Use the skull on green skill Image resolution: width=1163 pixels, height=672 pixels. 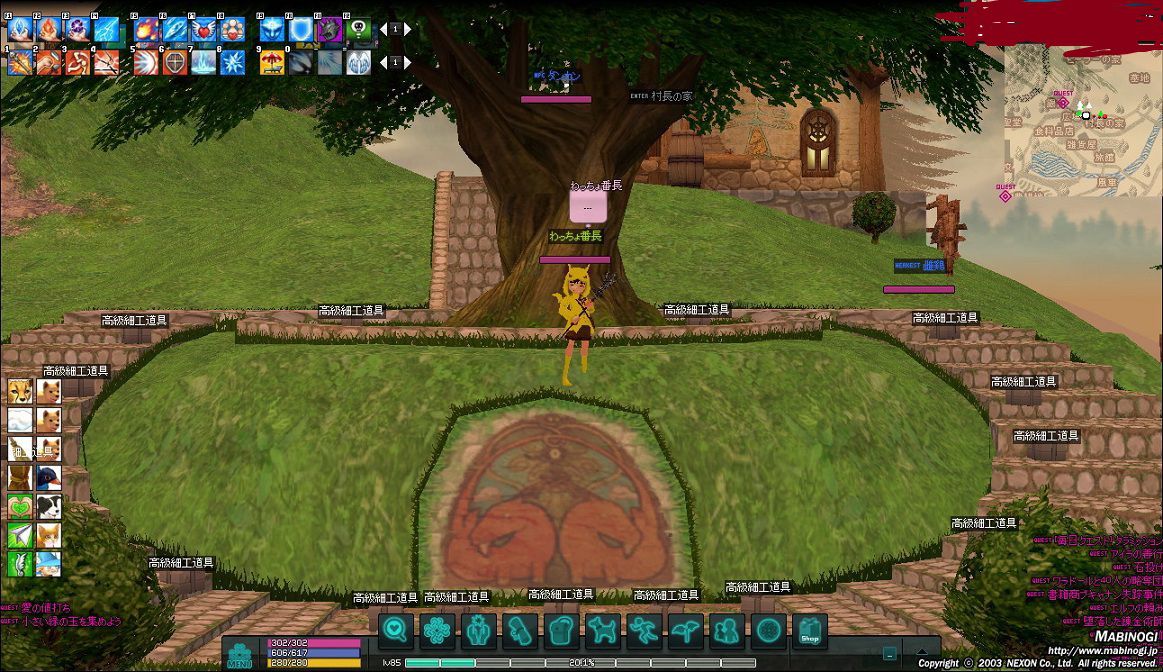click(x=359, y=30)
